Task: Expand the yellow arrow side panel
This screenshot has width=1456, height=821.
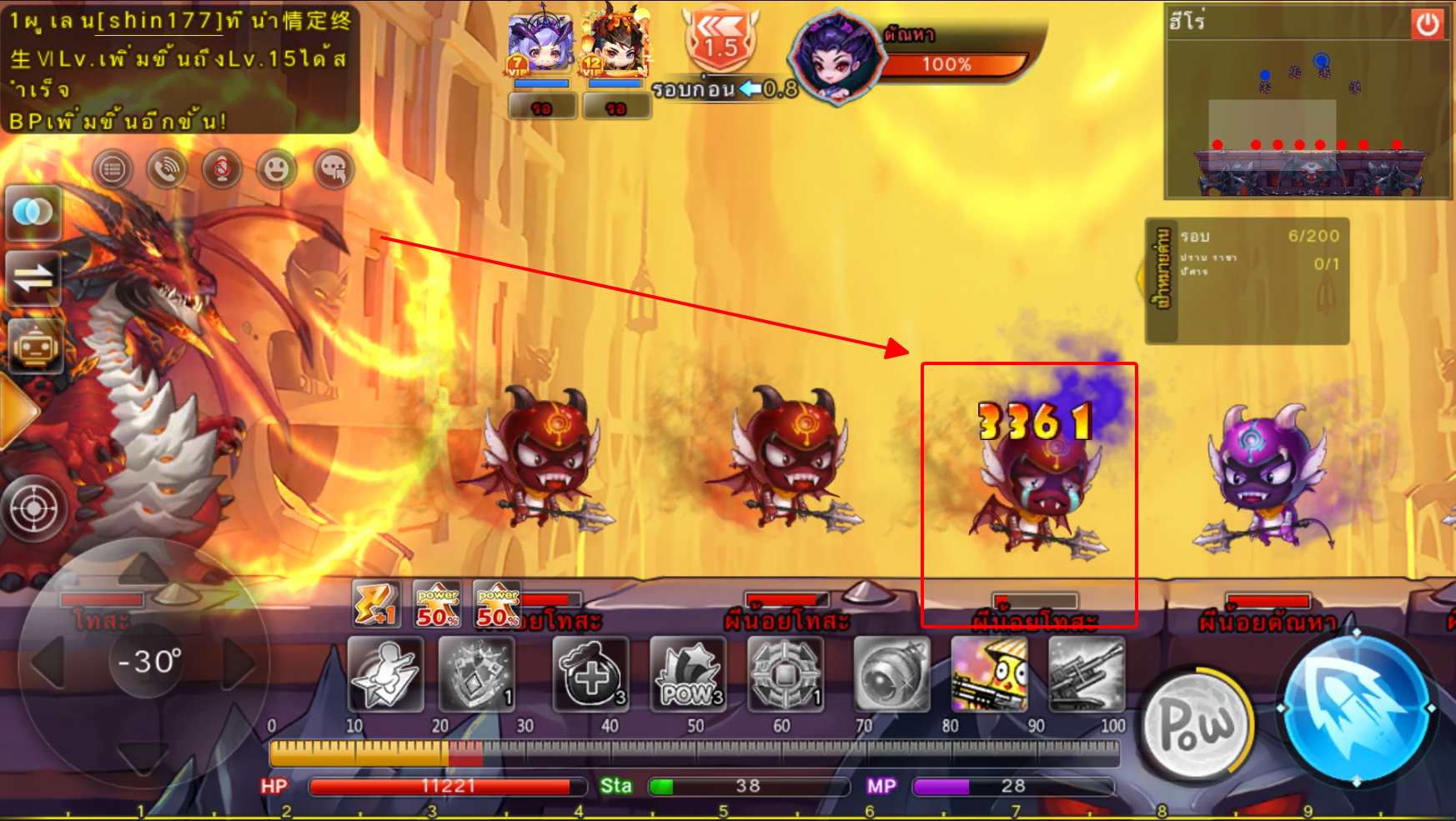Action: click(17, 411)
